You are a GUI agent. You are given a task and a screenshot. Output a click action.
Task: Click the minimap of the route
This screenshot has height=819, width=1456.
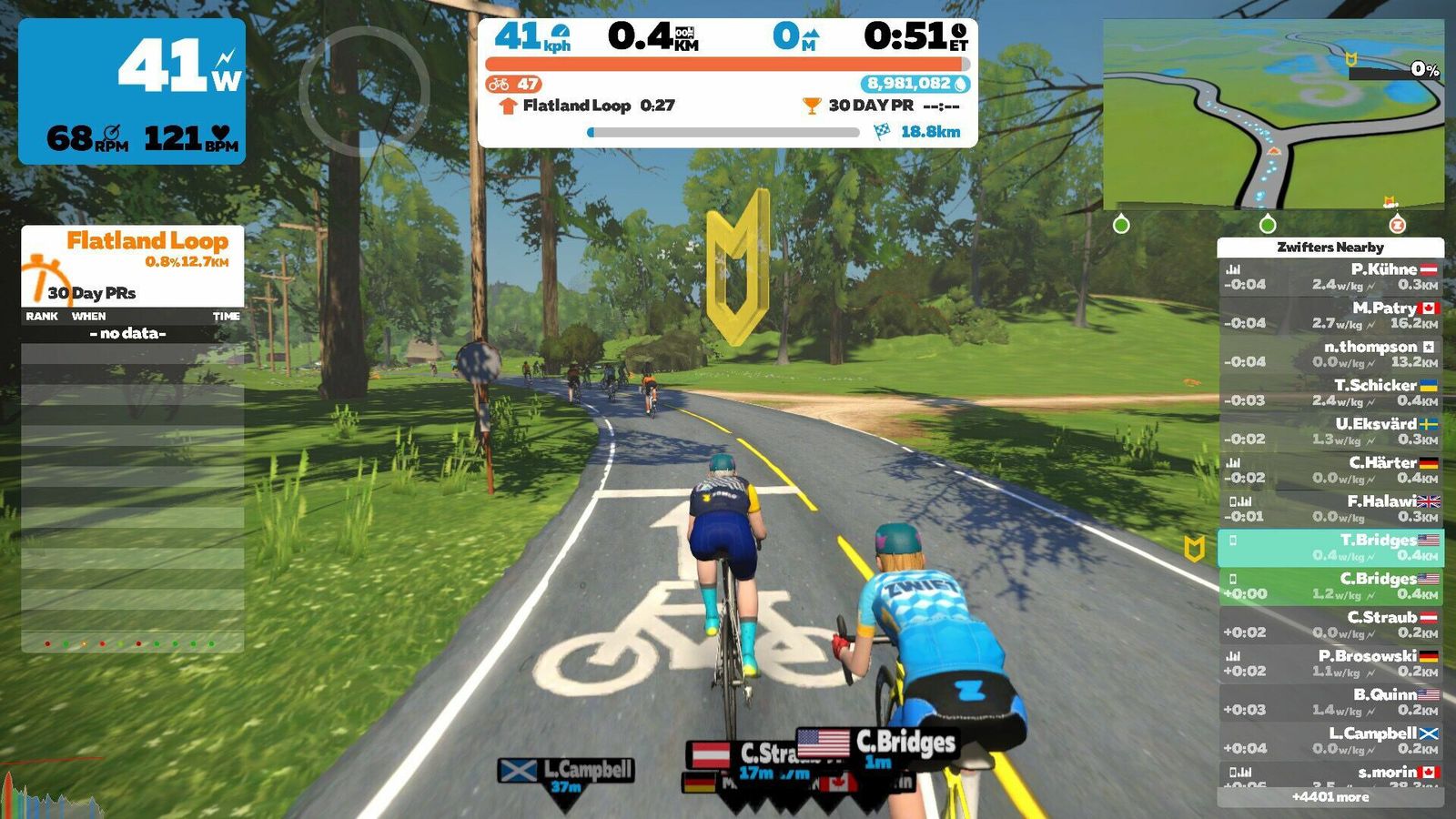point(1273,115)
